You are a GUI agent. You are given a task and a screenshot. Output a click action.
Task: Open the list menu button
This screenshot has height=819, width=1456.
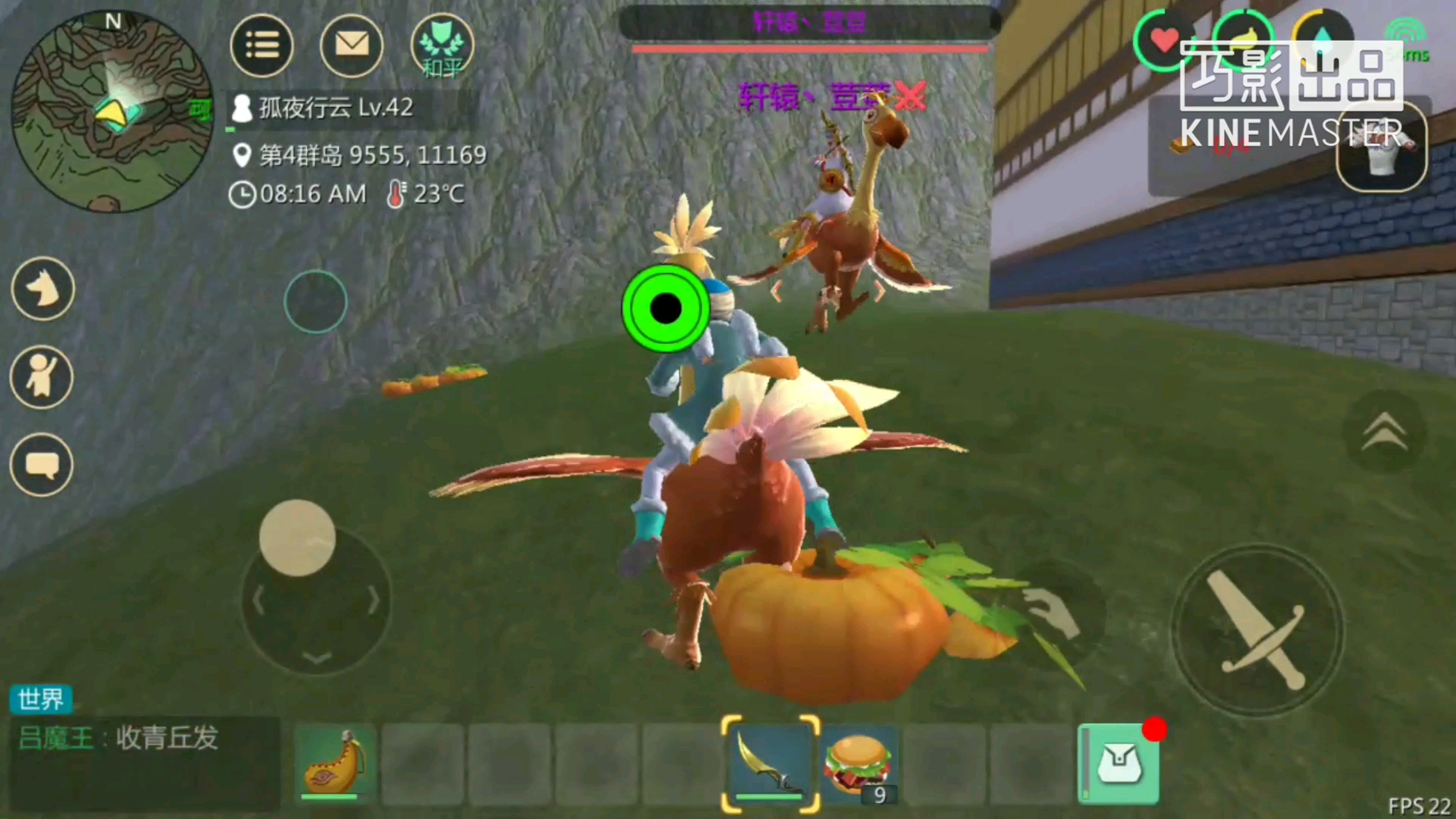(x=262, y=45)
